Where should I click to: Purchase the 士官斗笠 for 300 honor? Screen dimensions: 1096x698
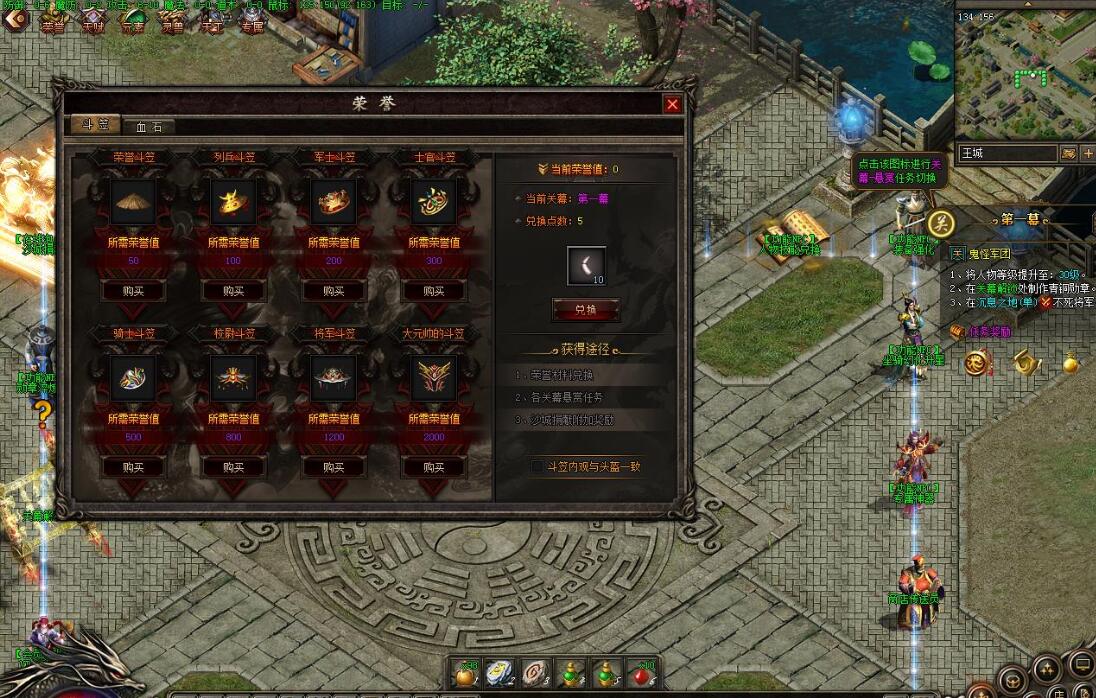(433, 291)
